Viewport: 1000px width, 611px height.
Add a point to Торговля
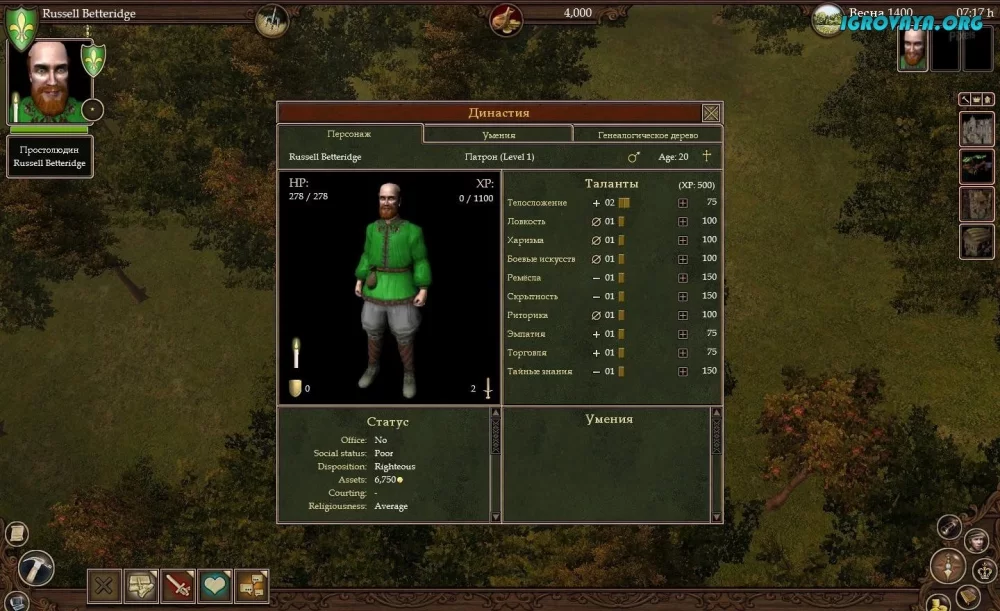tap(683, 353)
